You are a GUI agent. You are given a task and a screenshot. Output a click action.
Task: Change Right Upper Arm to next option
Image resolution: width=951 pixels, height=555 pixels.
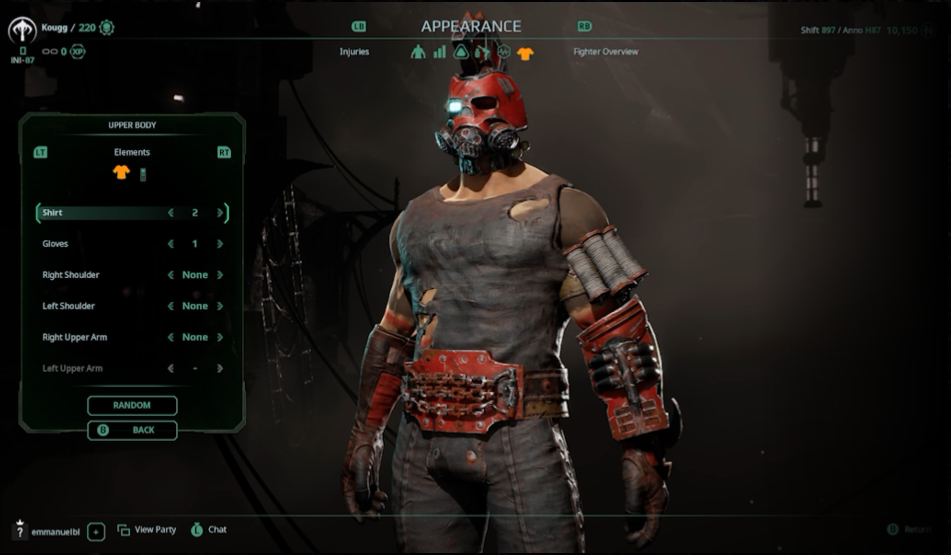pyautogui.click(x=220, y=337)
